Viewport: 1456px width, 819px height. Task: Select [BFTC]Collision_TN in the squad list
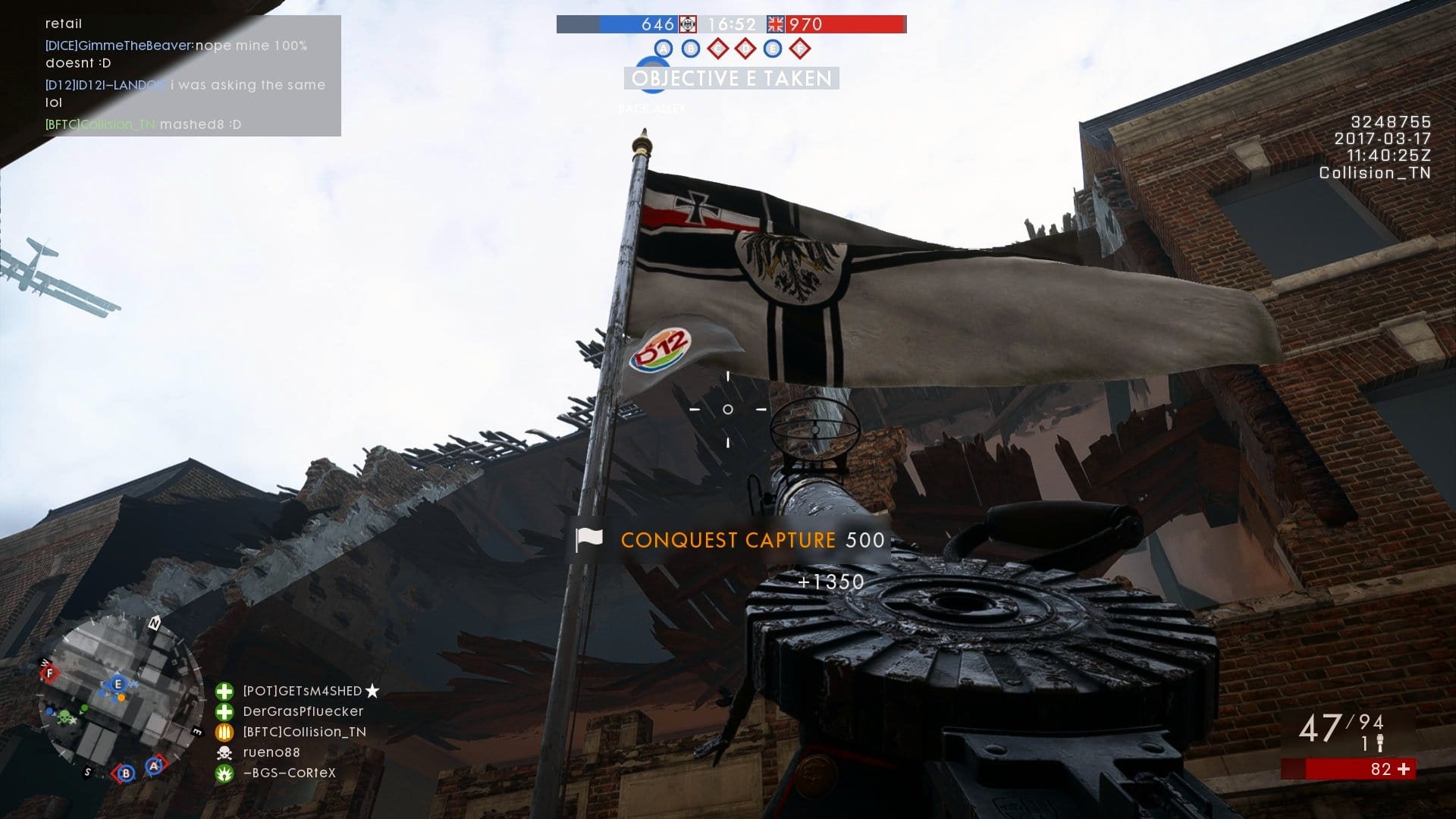[304, 732]
